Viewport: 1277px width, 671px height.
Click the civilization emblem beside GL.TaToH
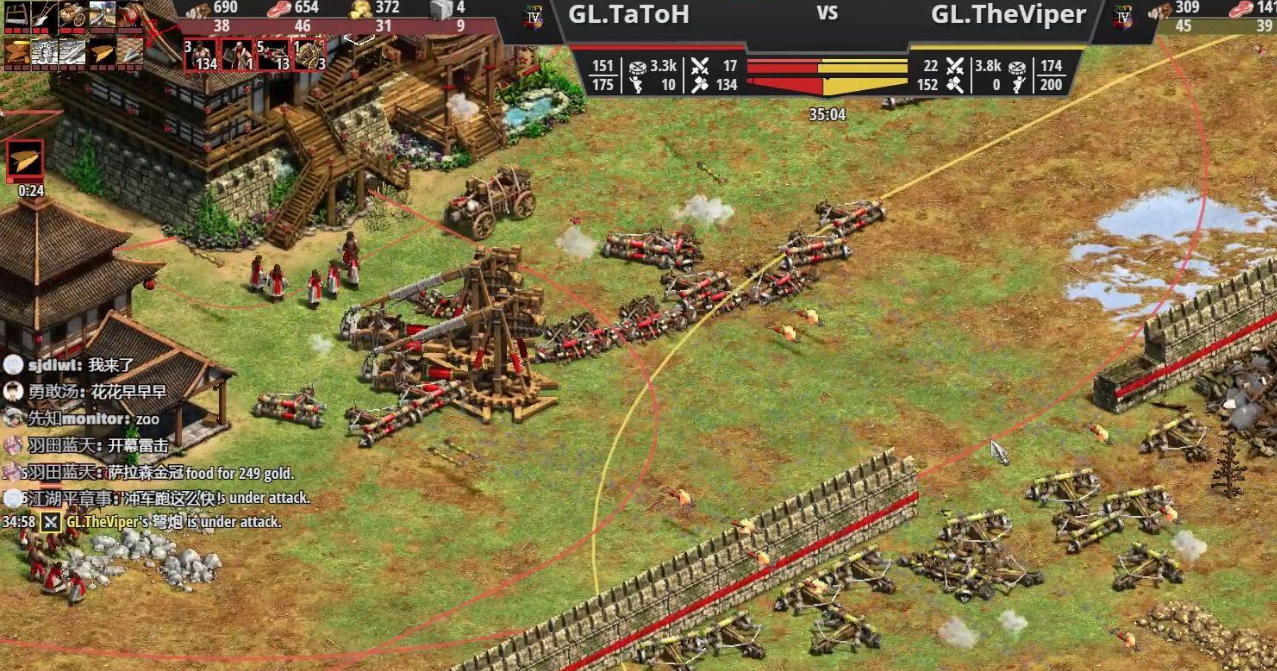(x=533, y=15)
